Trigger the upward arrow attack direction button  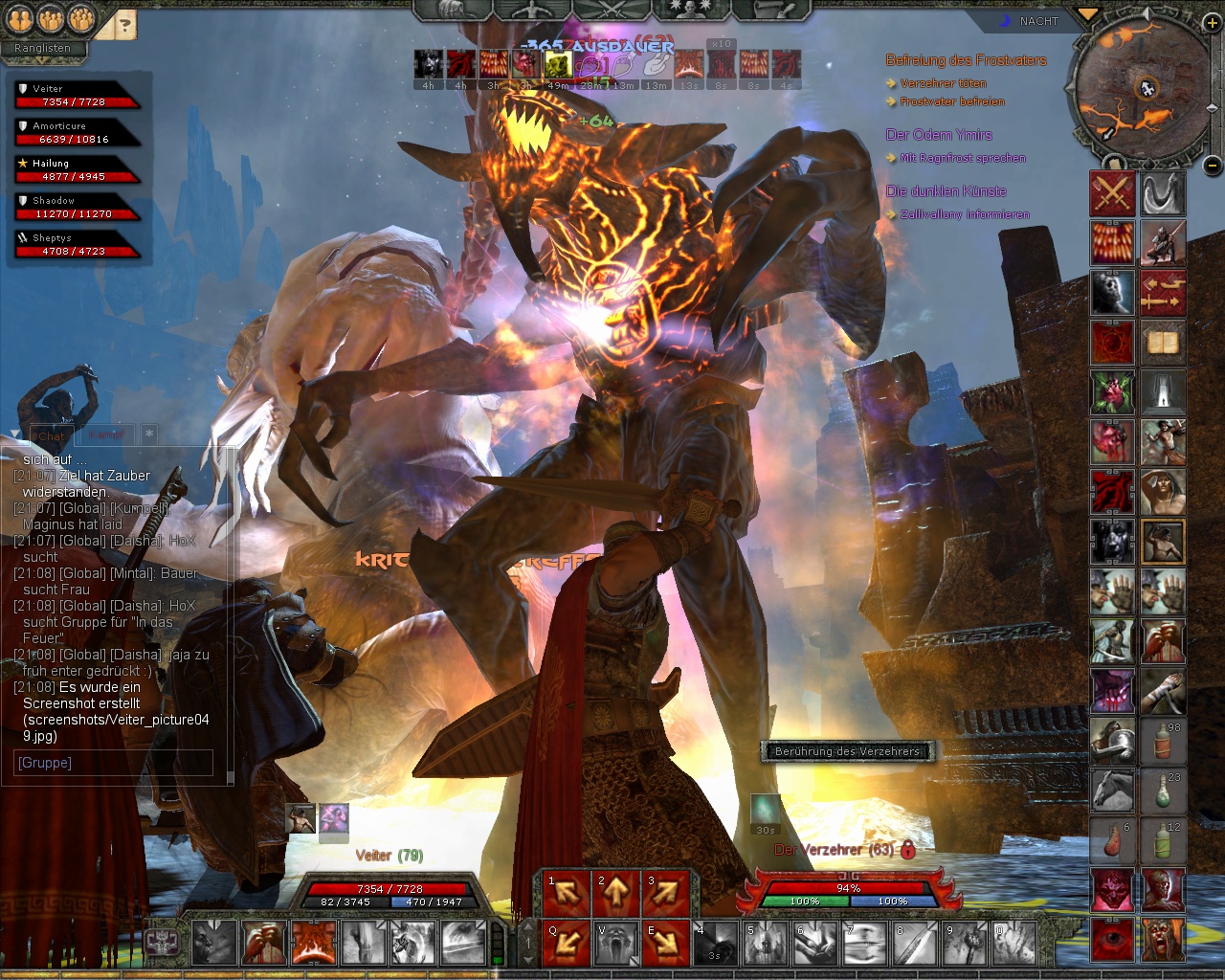[x=614, y=893]
